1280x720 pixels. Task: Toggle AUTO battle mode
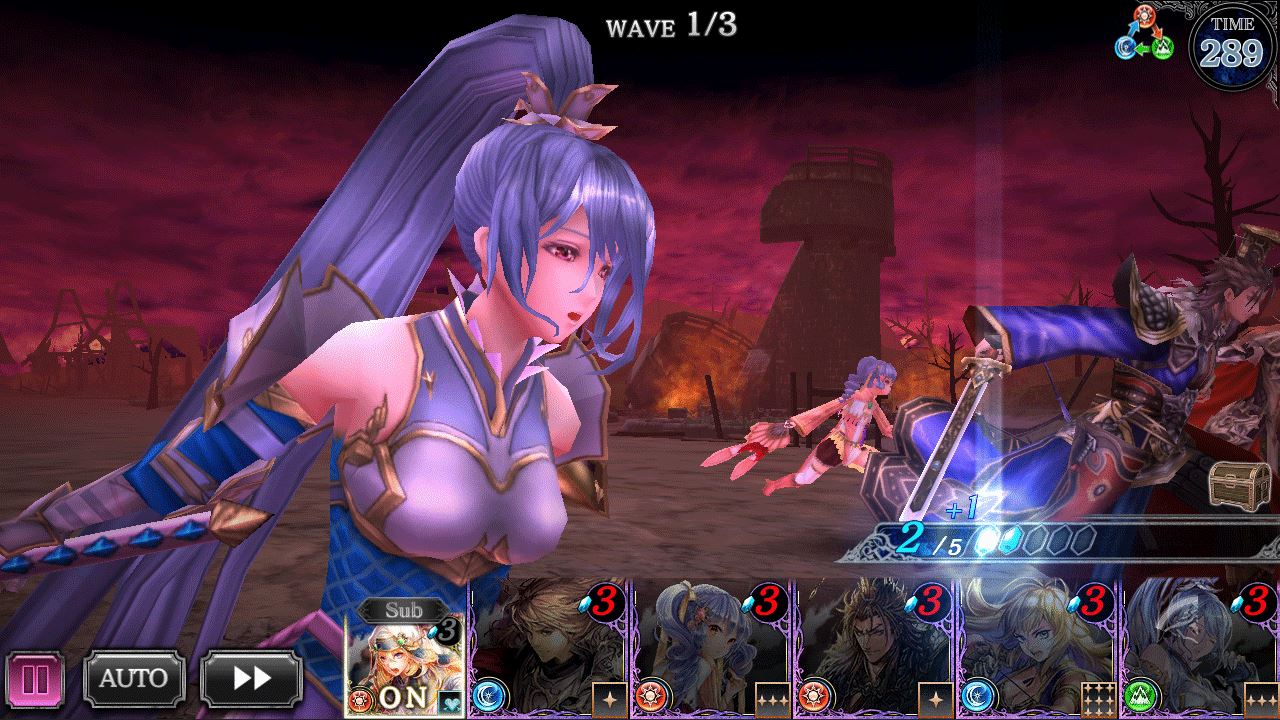133,679
